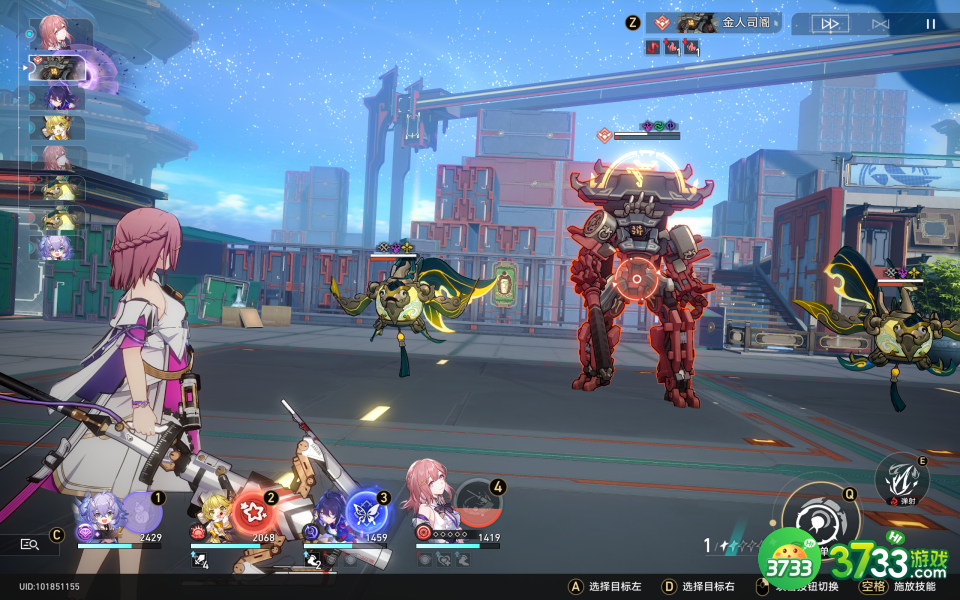Trigger the first character's purple ultimate

(x=141, y=511)
